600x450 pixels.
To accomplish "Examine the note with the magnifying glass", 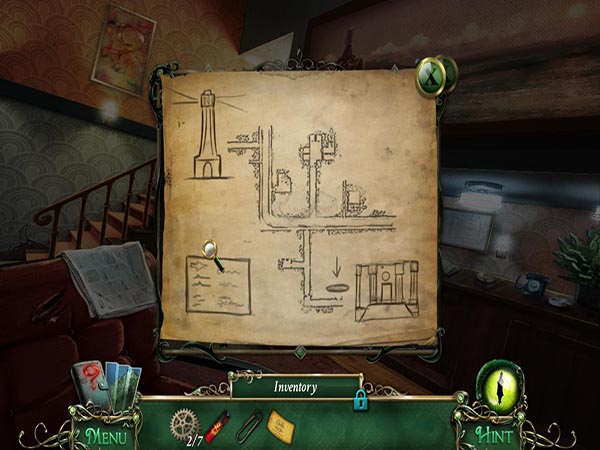I will pyautogui.click(x=212, y=250).
